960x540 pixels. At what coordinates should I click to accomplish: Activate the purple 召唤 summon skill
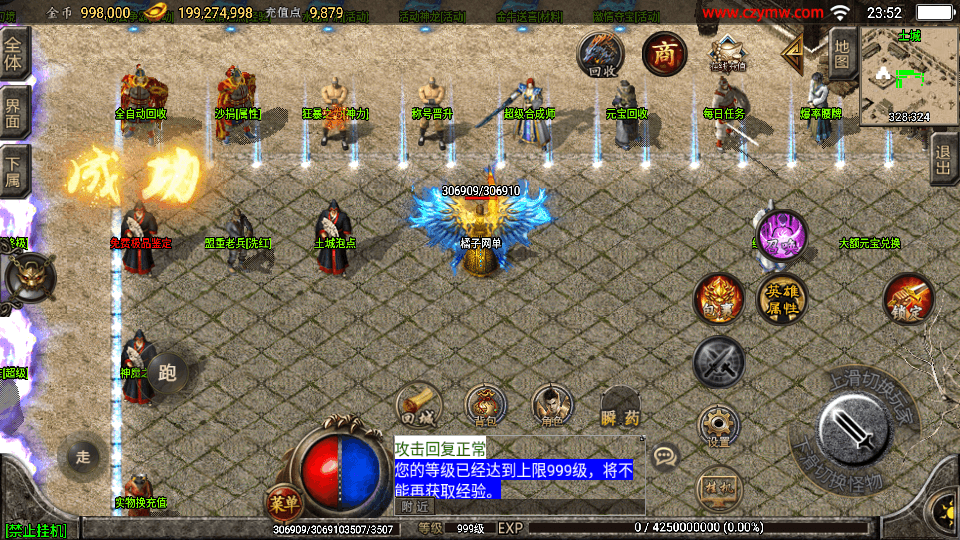pyautogui.click(x=781, y=238)
